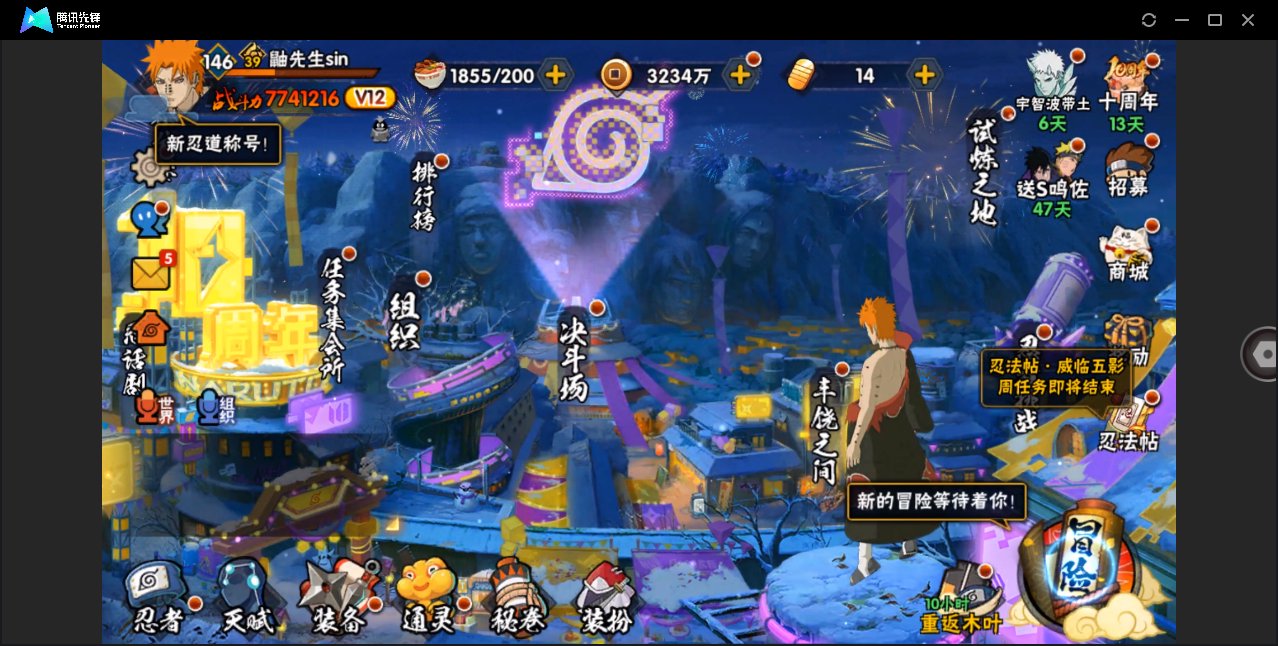The height and width of the screenshot is (646, 1278).
Task: Open the 商城 shop
Action: pos(1128,252)
